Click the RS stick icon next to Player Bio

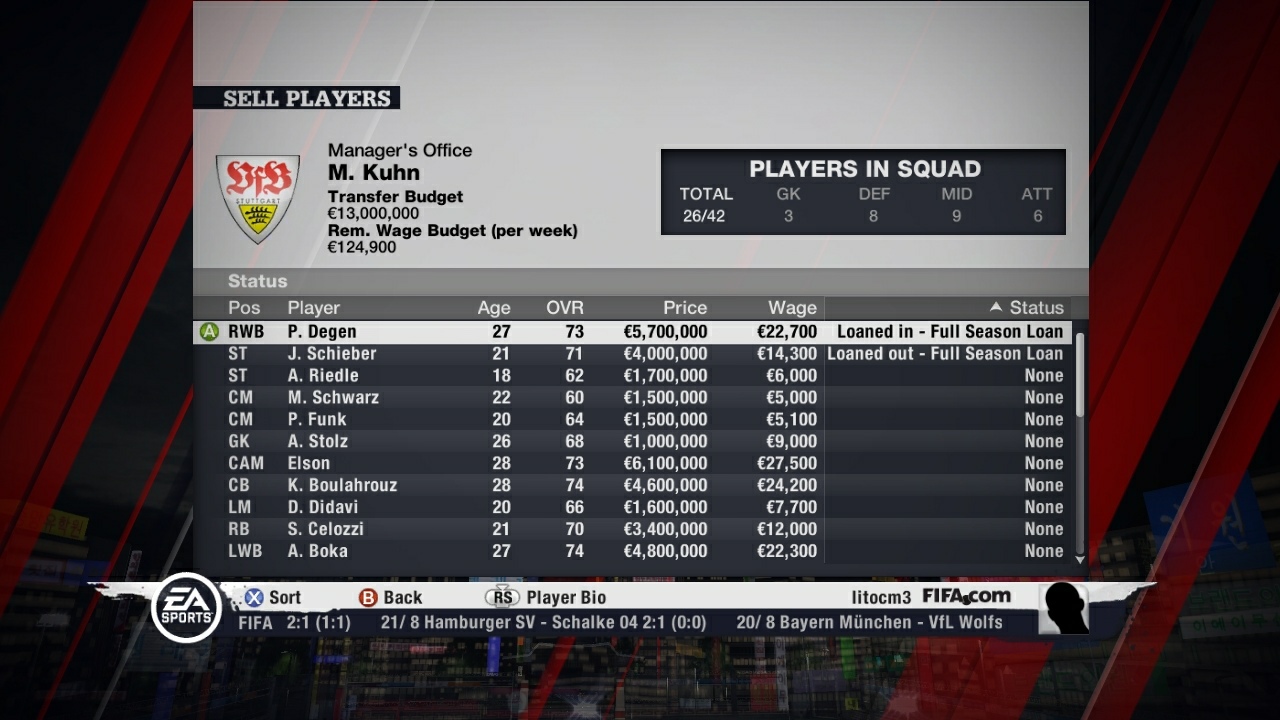[503, 596]
